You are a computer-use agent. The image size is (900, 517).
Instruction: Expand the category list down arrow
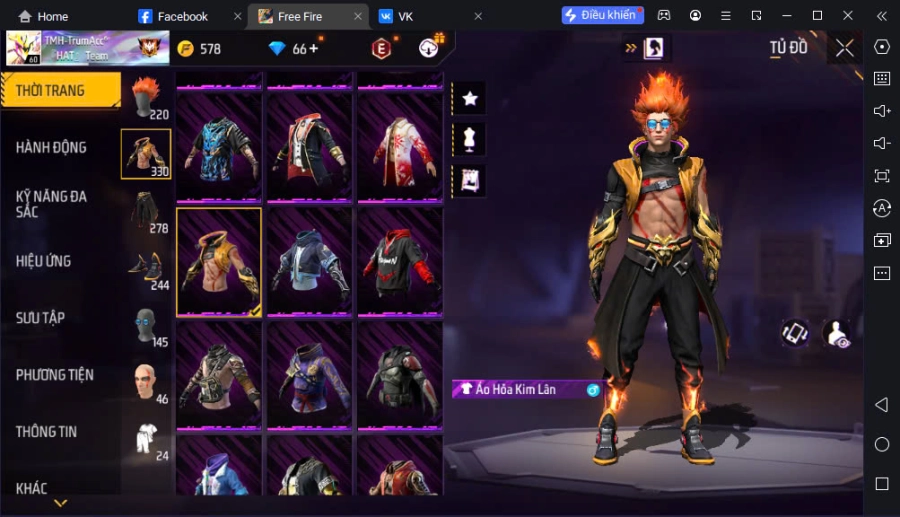coord(61,503)
